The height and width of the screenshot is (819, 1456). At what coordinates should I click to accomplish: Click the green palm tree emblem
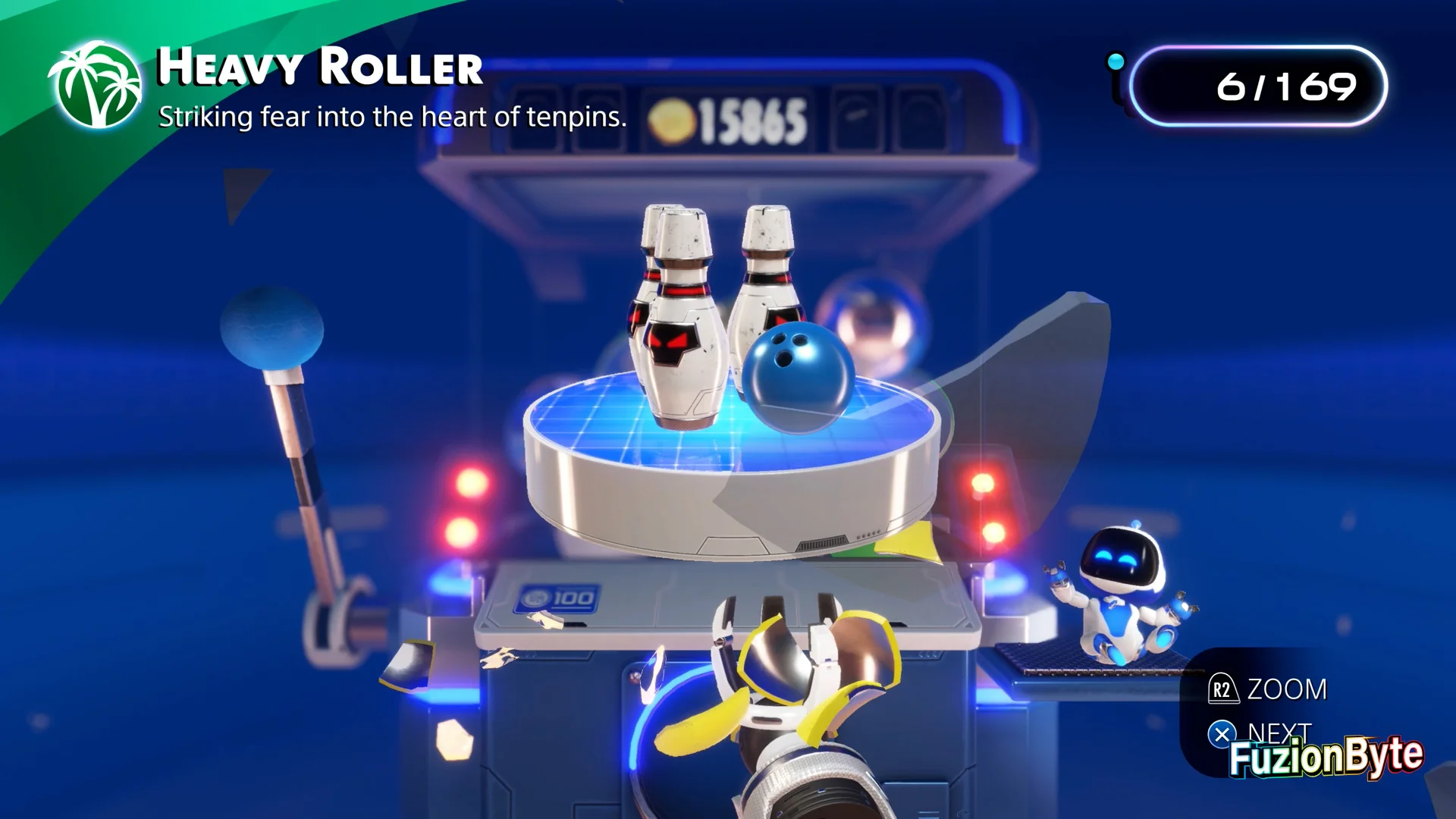(x=96, y=86)
